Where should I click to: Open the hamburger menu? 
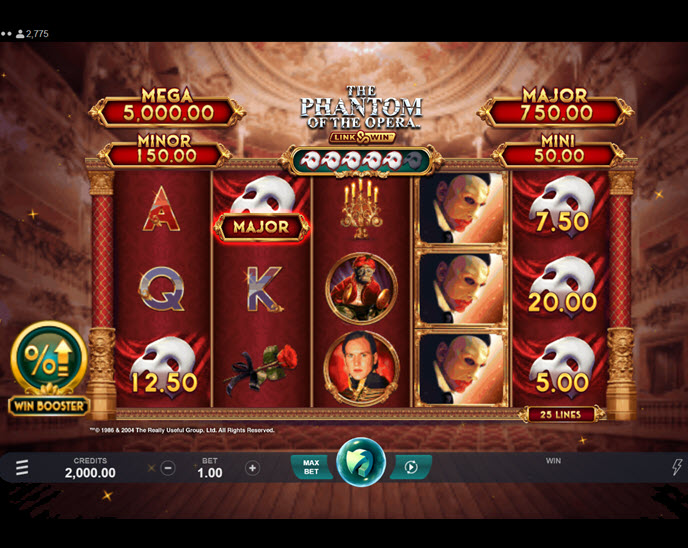(x=22, y=467)
